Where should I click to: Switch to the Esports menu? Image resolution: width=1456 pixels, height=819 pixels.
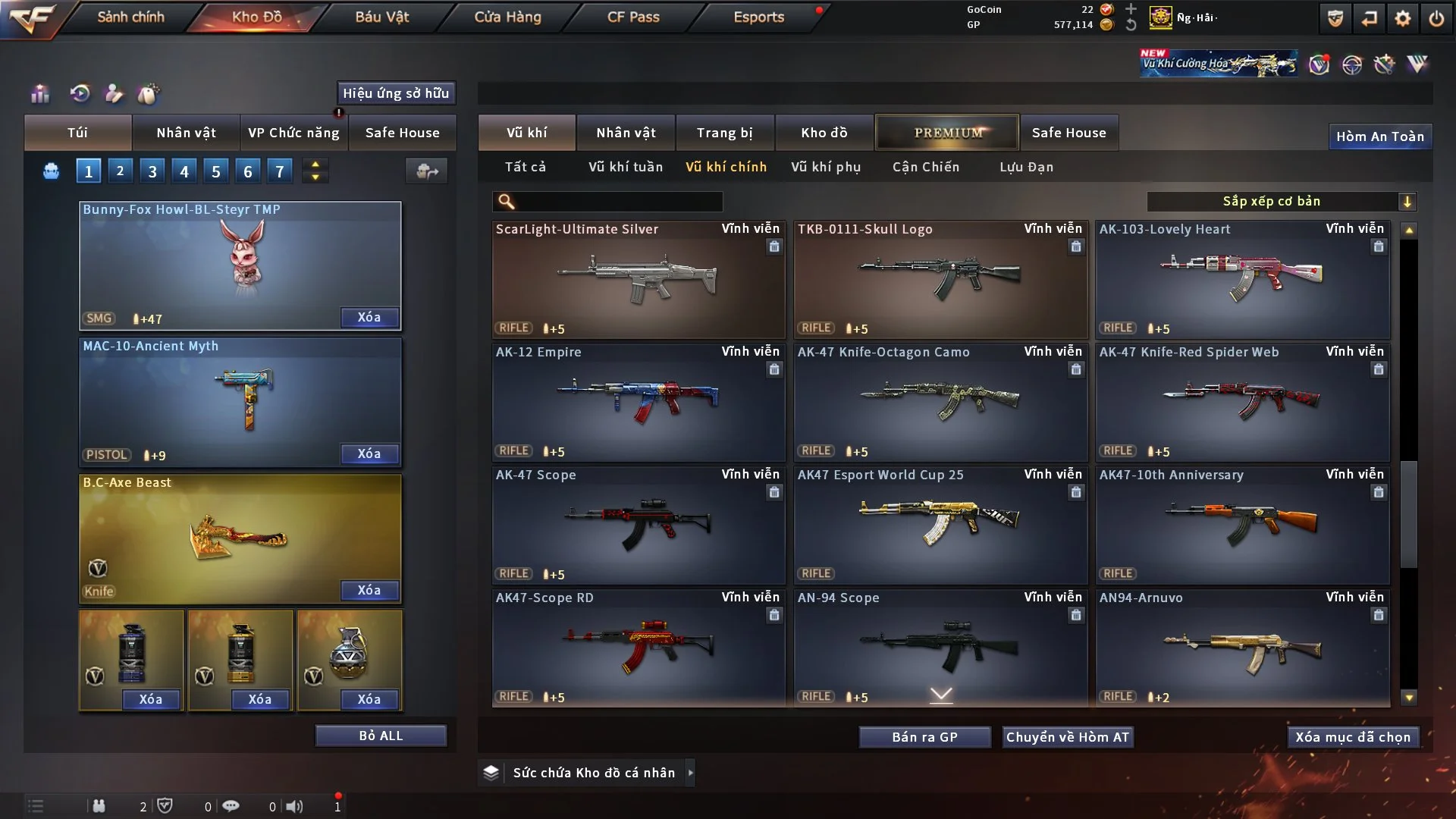click(x=758, y=17)
